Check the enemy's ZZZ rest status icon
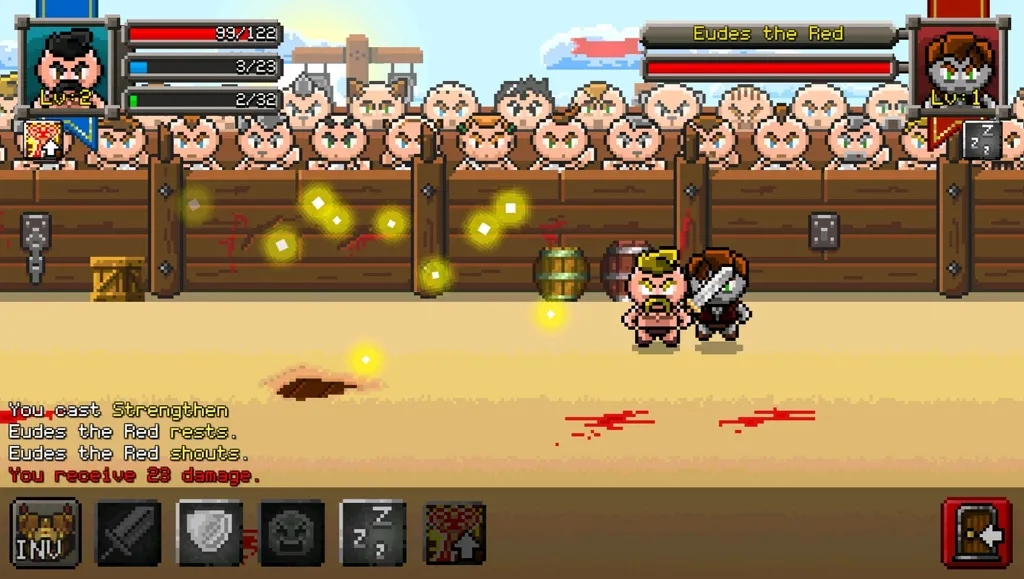The height and width of the screenshot is (579, 1024). tap(981, 140)
